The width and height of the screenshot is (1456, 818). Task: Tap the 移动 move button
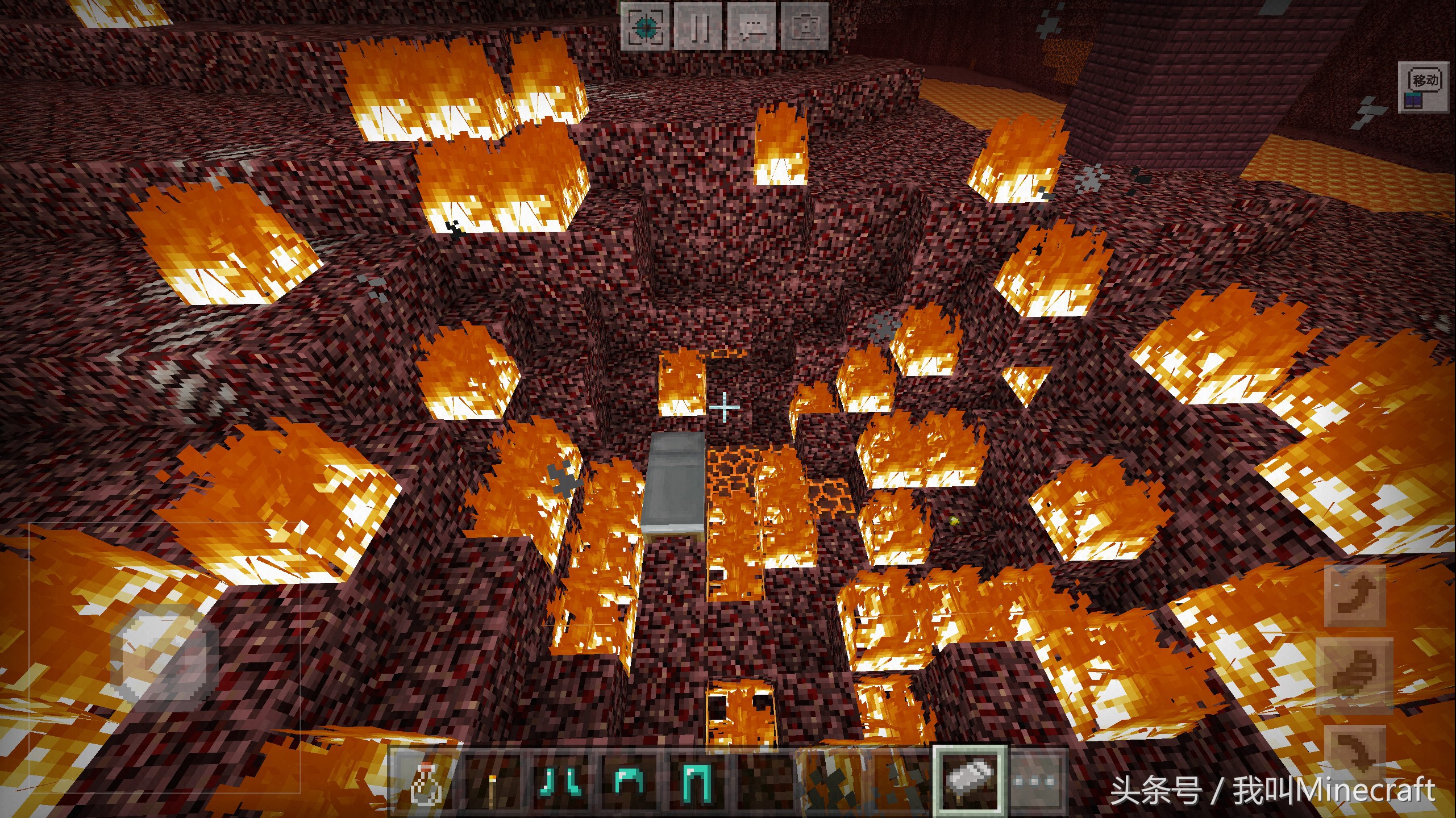1422,88
